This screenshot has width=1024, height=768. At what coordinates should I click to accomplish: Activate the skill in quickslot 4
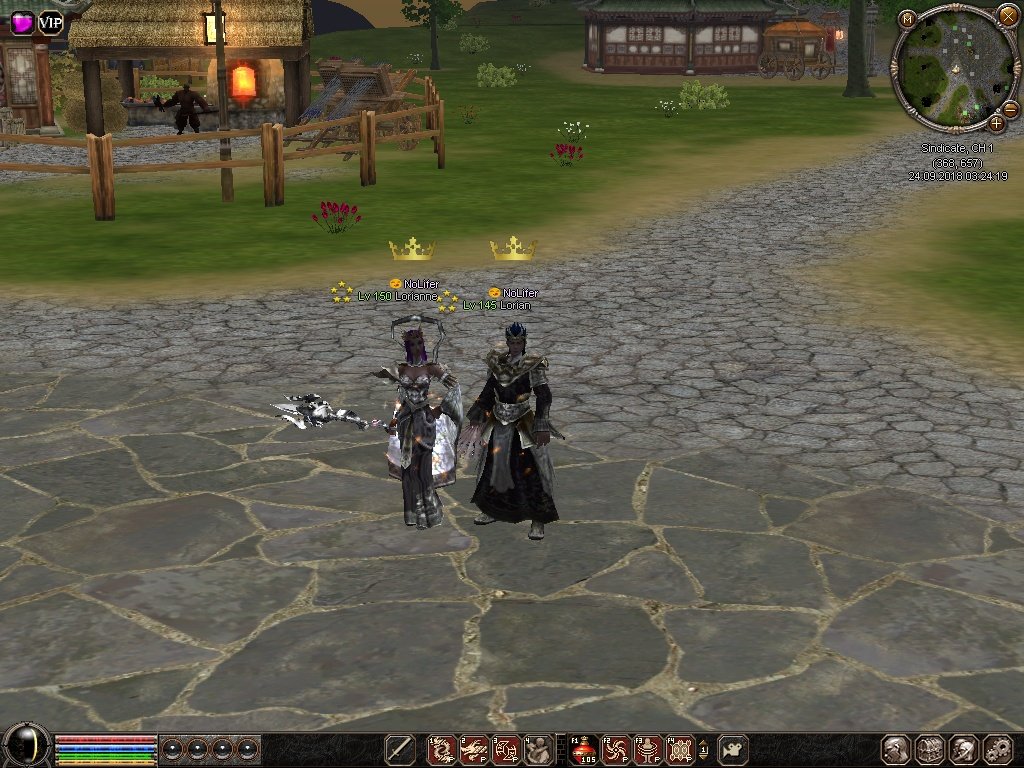pos(539,749)
